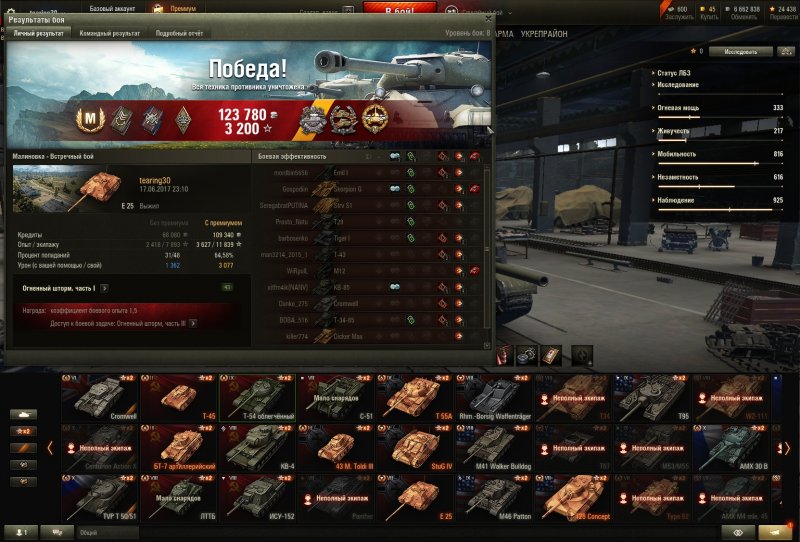Select the AMX 30 B tank
This screenshot has width=800, height=542.
click(x=729, y=448)
